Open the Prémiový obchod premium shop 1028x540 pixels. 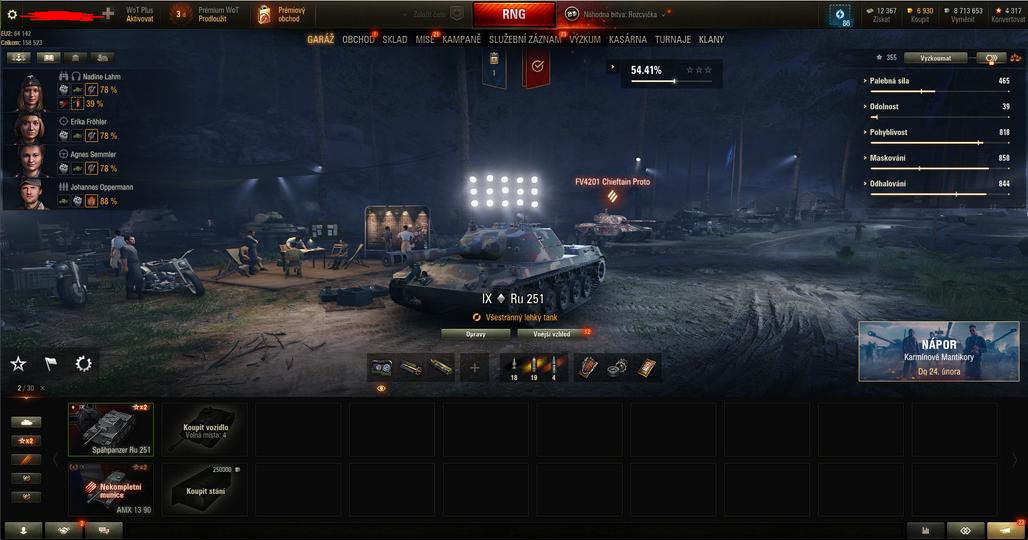[x=281, y=14]
